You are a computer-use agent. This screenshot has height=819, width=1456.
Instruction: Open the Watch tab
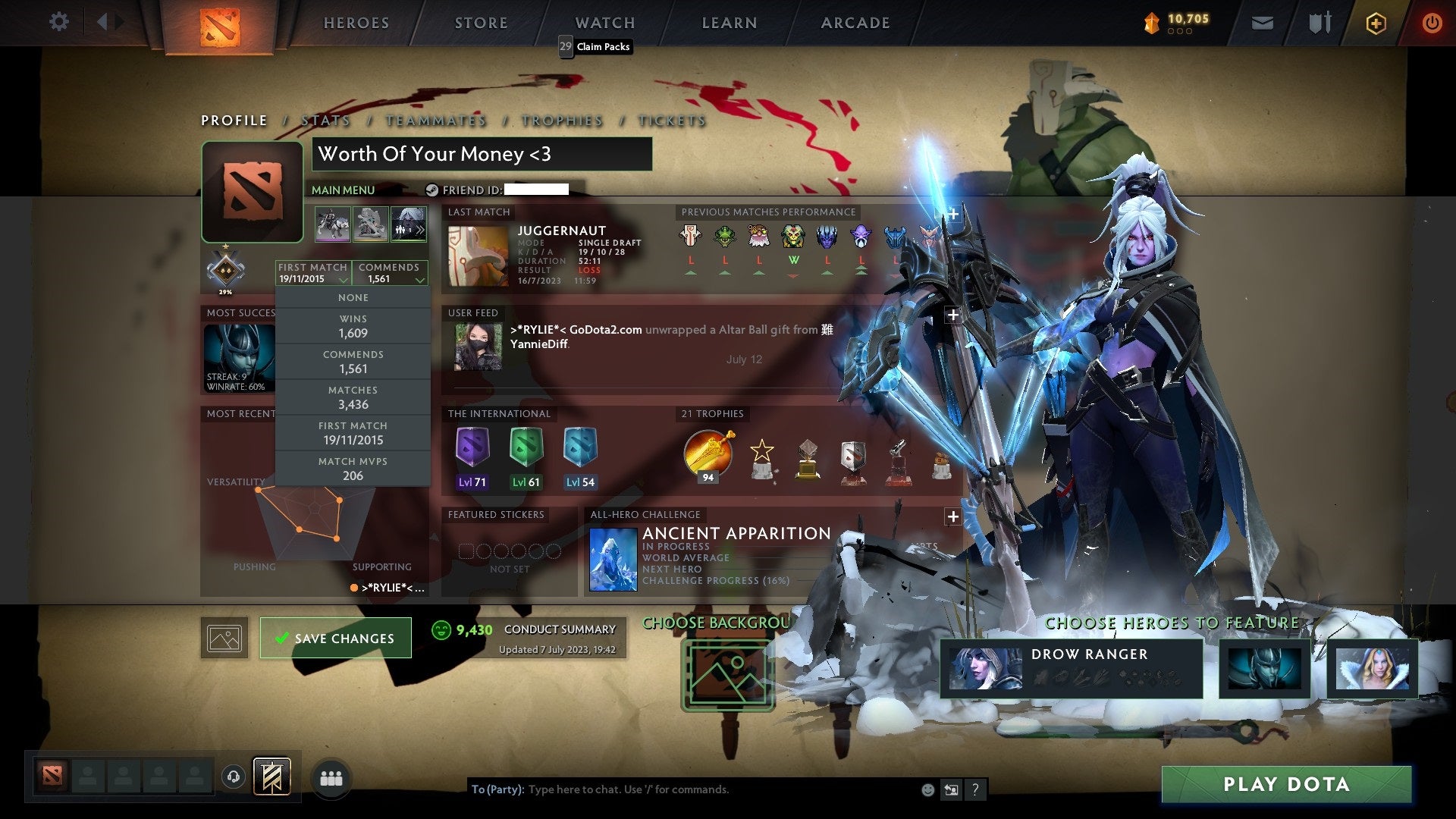click(x=604, y=23)
